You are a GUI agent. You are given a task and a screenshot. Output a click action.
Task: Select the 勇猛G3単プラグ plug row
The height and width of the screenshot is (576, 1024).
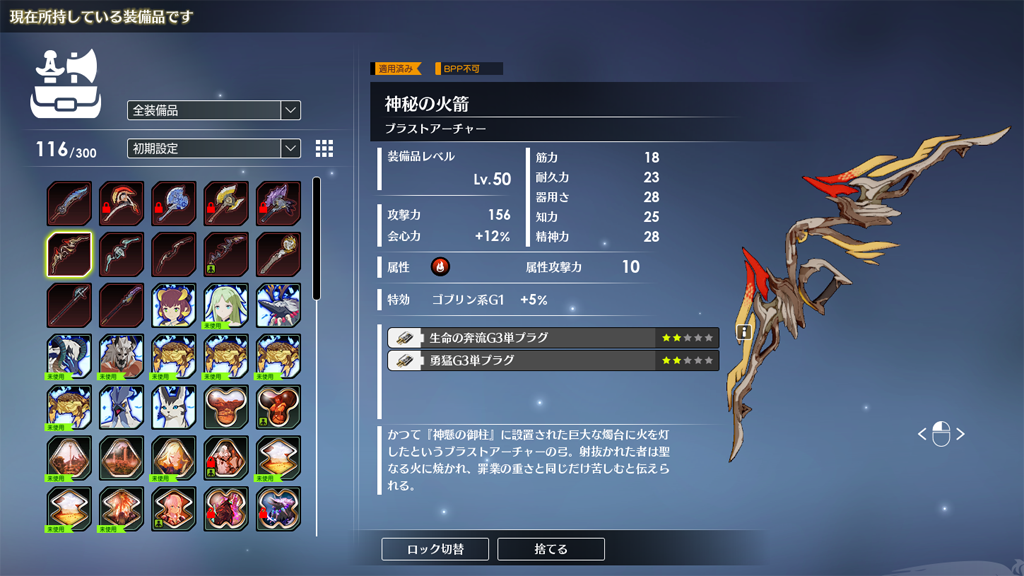point(553,360)
